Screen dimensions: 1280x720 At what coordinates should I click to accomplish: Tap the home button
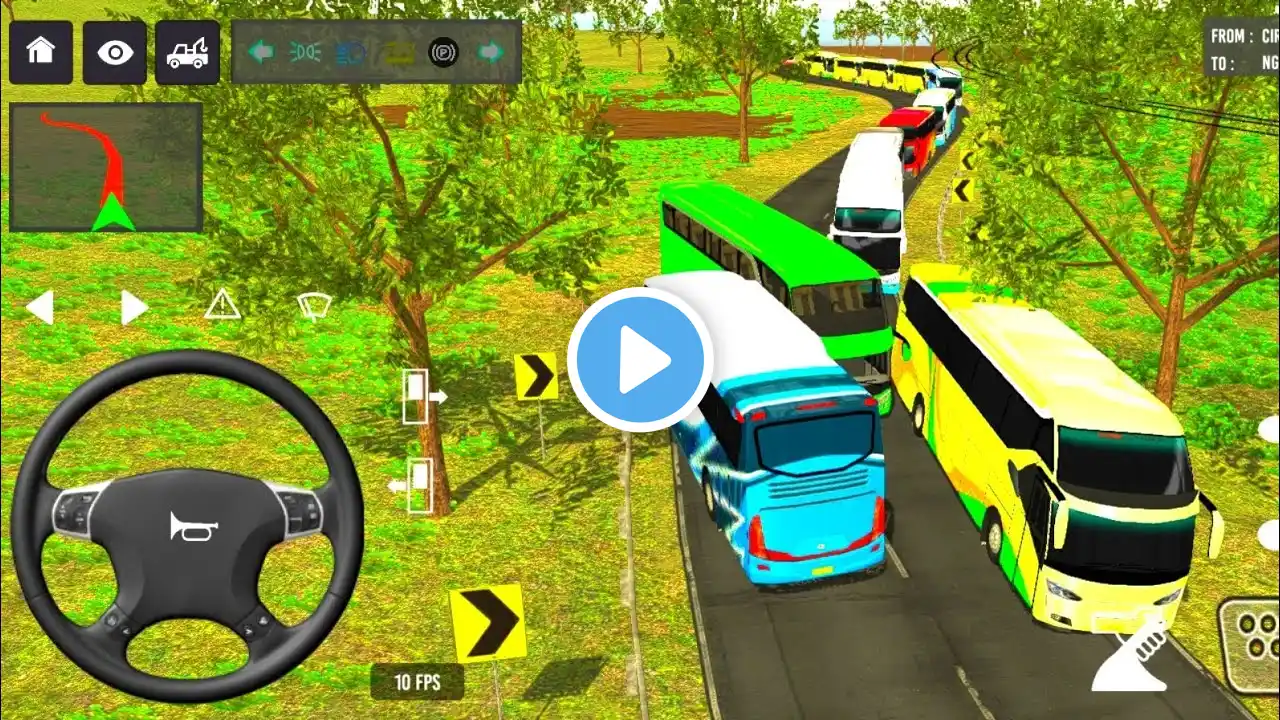pyautogui.click(x=41, y=52)
